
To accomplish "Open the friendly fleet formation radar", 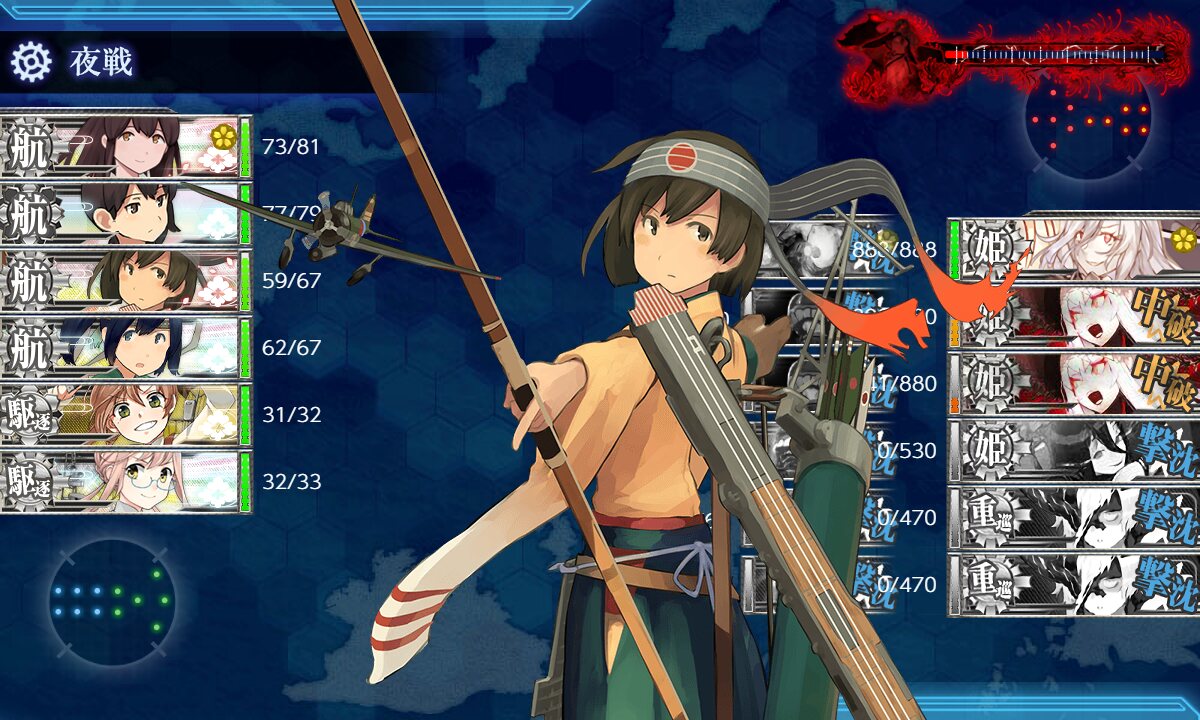I will 111,601.
